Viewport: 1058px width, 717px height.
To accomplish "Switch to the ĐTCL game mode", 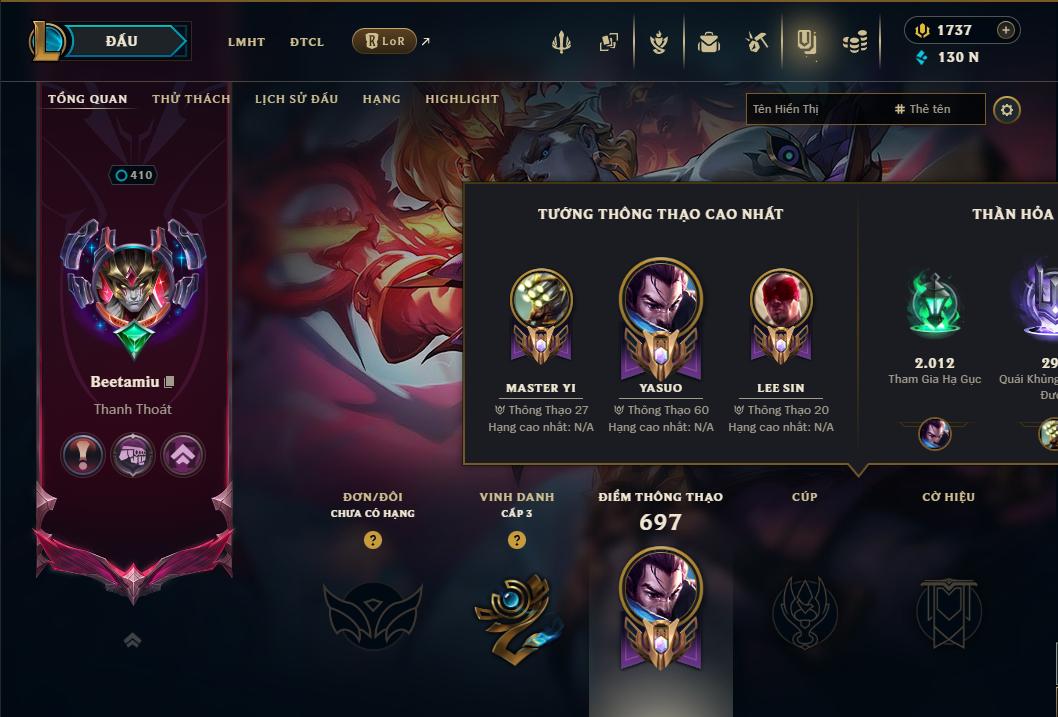I will coord(307,42).
